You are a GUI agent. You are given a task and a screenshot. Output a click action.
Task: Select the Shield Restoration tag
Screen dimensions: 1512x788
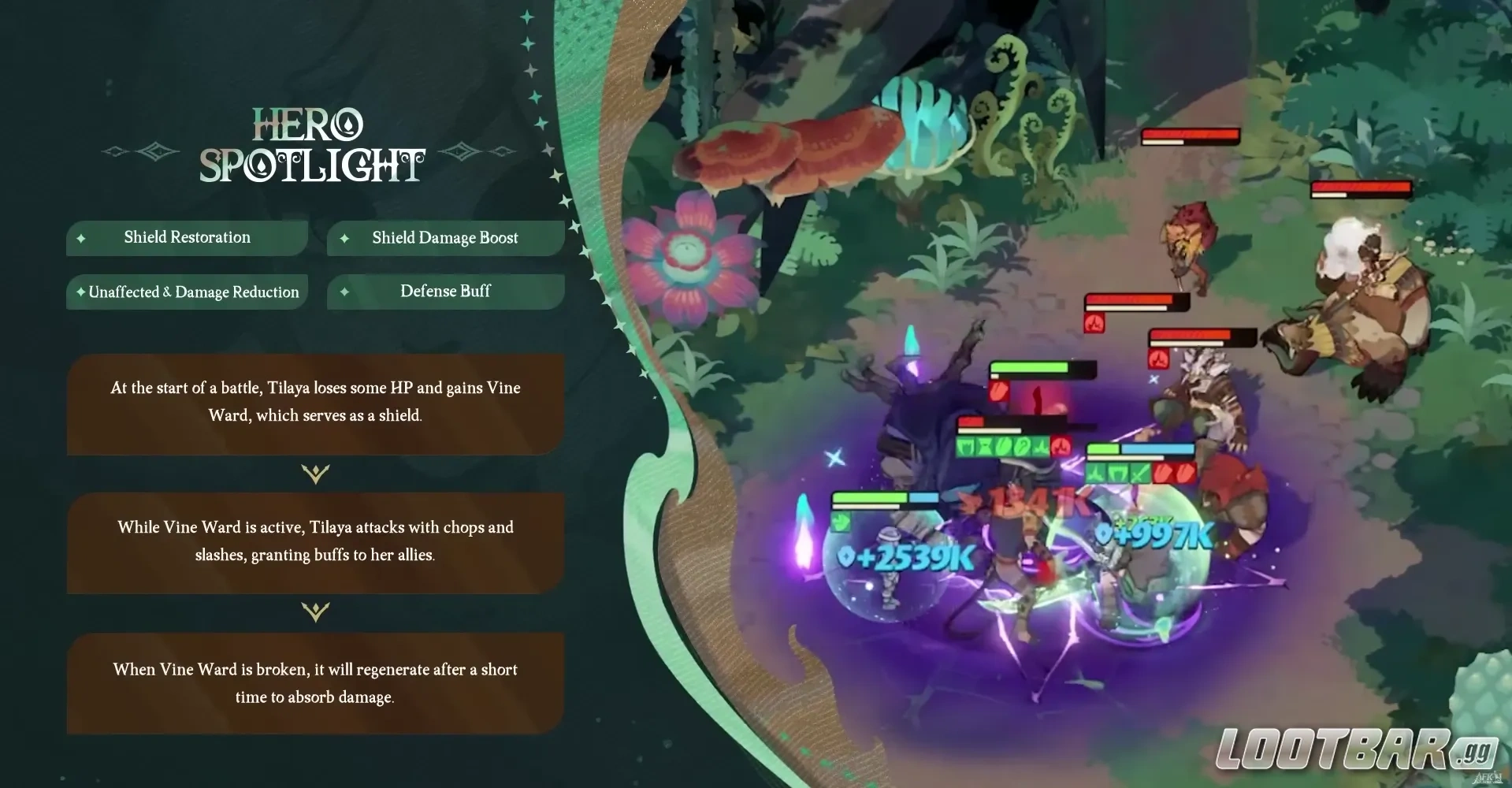[x=187, y=238]
